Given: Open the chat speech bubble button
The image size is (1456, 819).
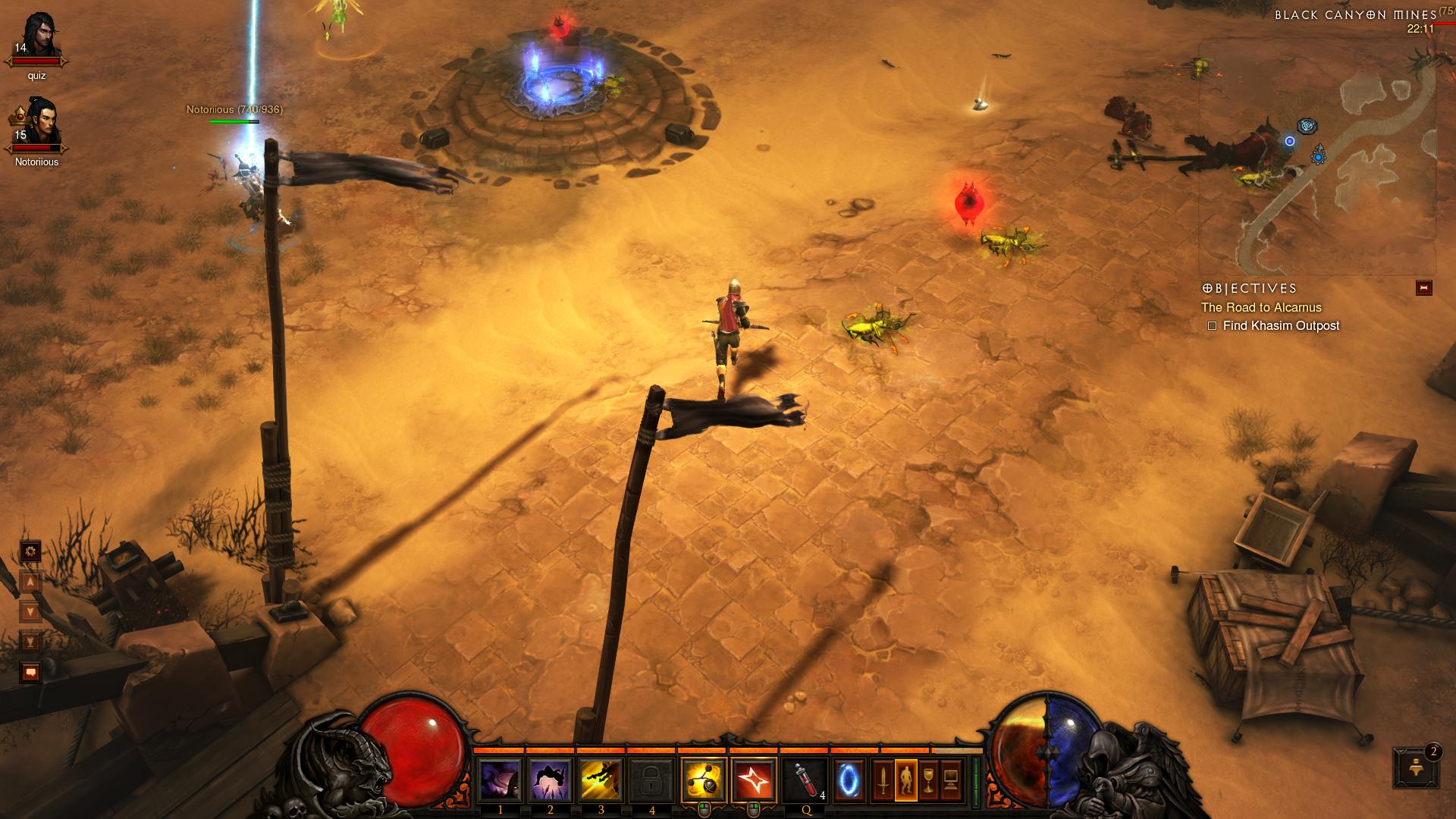Looking at the screenshot, I should click(x=30, y=672).
